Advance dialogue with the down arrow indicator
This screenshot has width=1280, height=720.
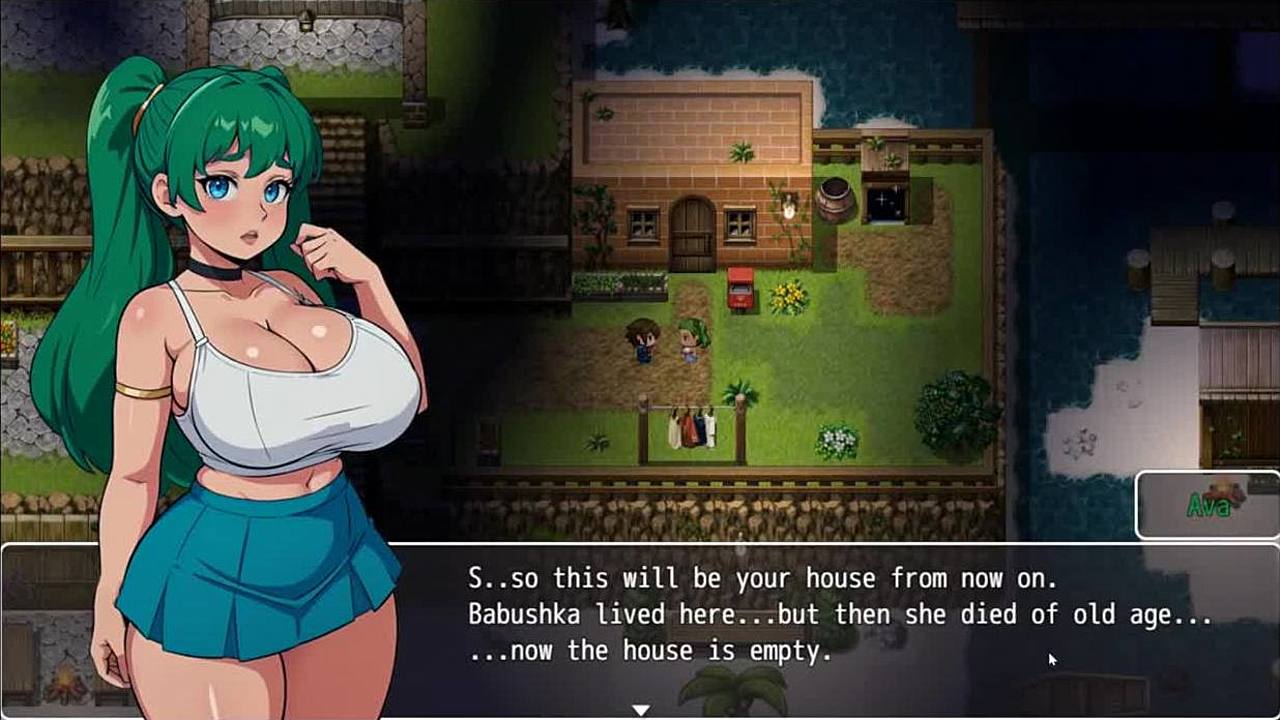pos(641,709)
